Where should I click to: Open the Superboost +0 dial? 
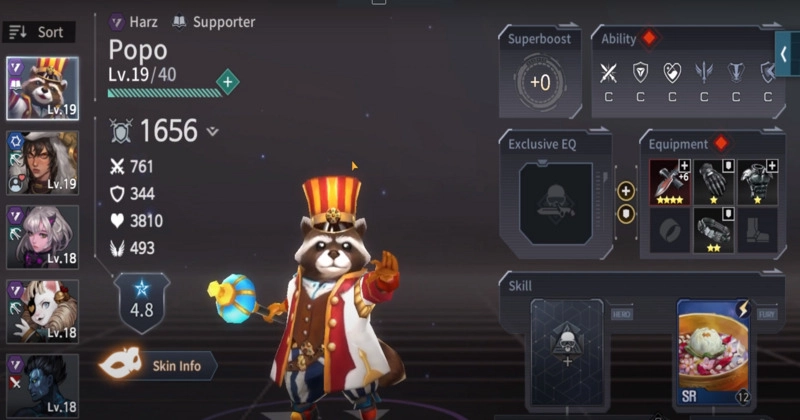pos(540,82)
